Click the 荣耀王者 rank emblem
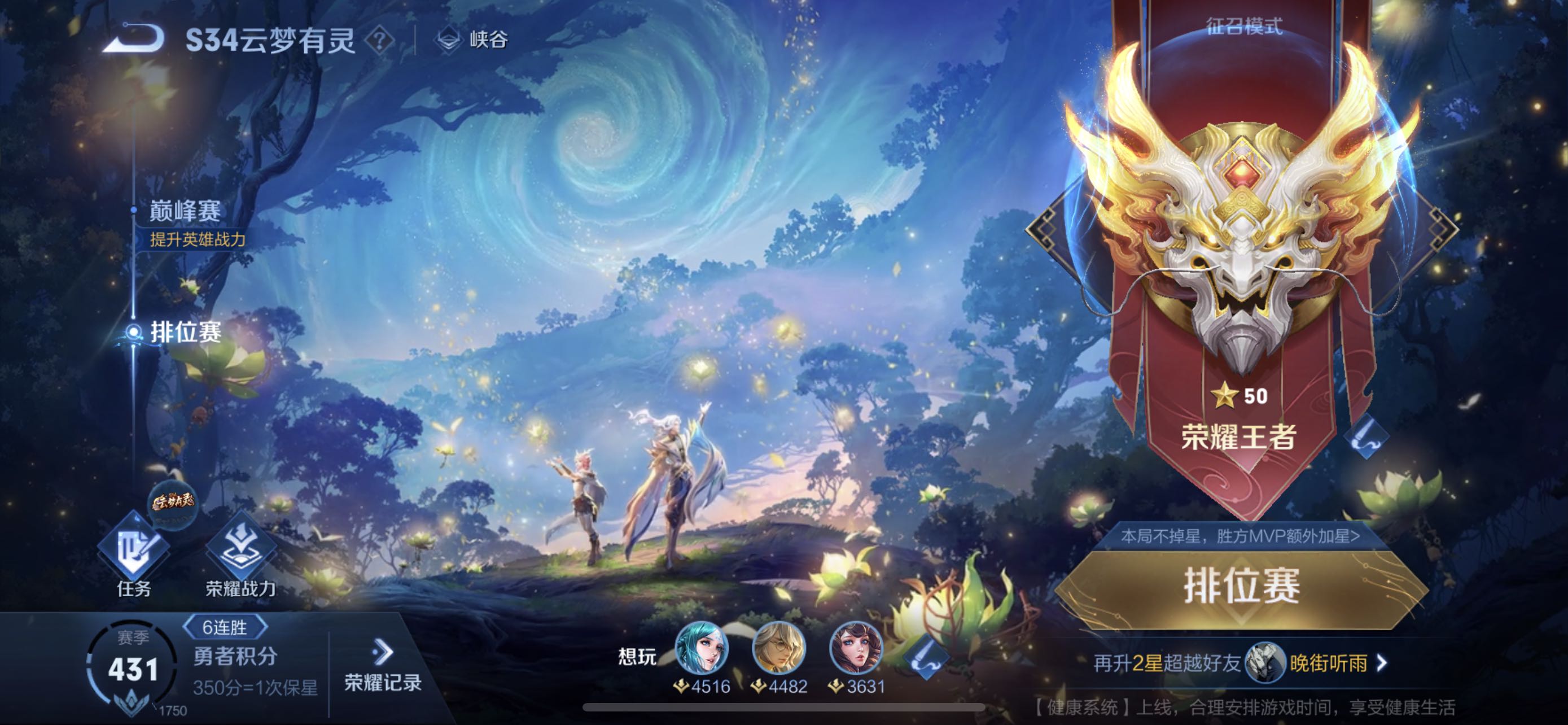1568x725 pixels. 1240,243
